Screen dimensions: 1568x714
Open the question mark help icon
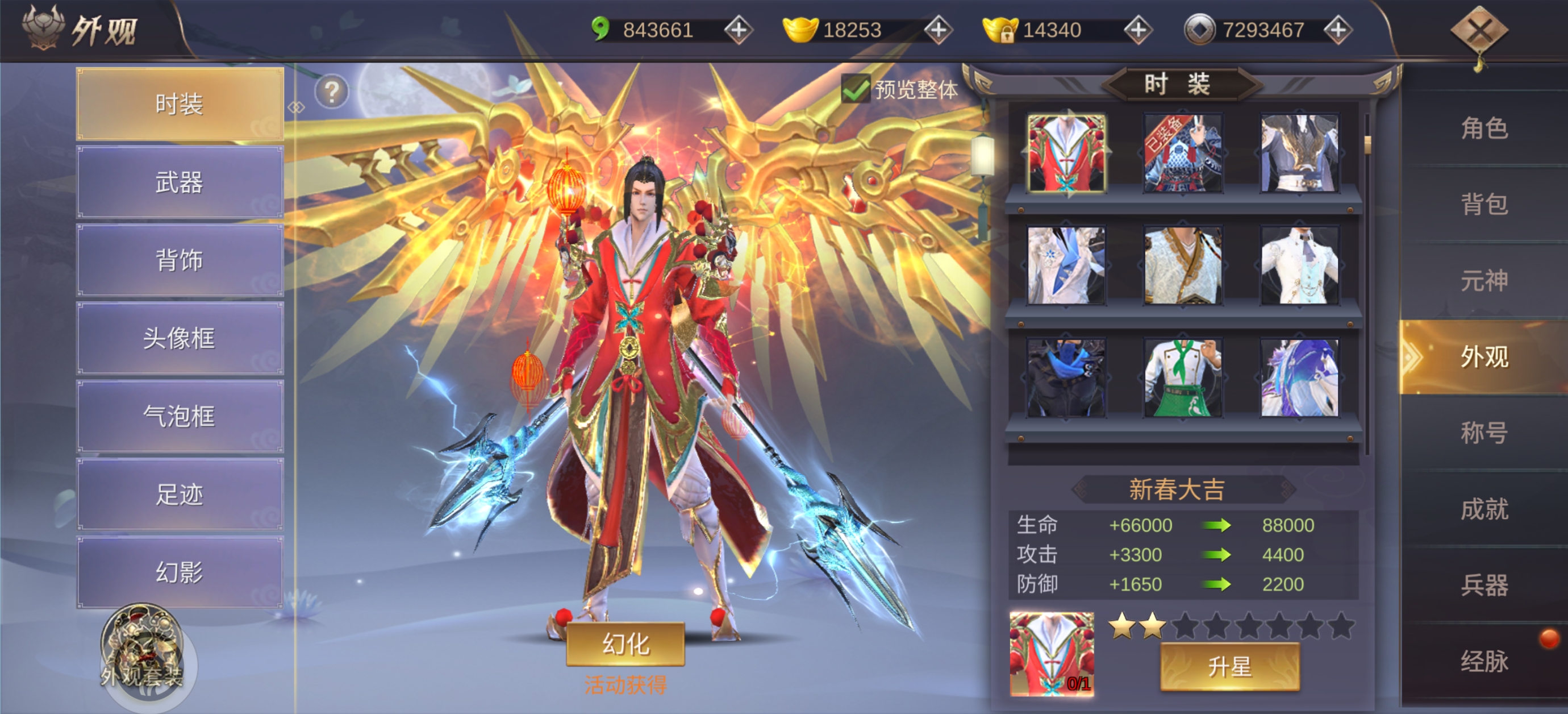[x=332, y=92]
